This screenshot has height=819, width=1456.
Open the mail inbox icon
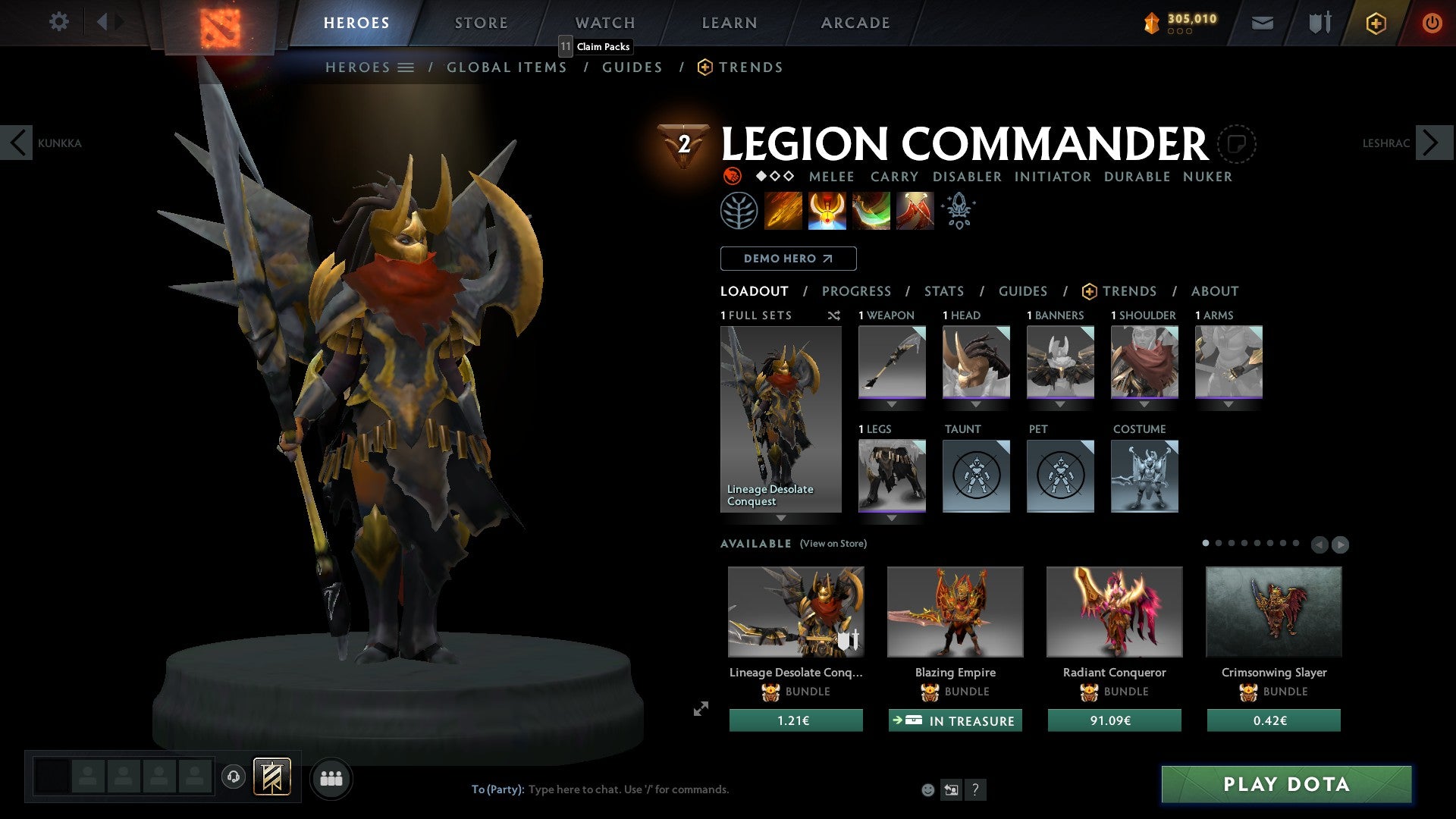click(x=1262, y=23)
